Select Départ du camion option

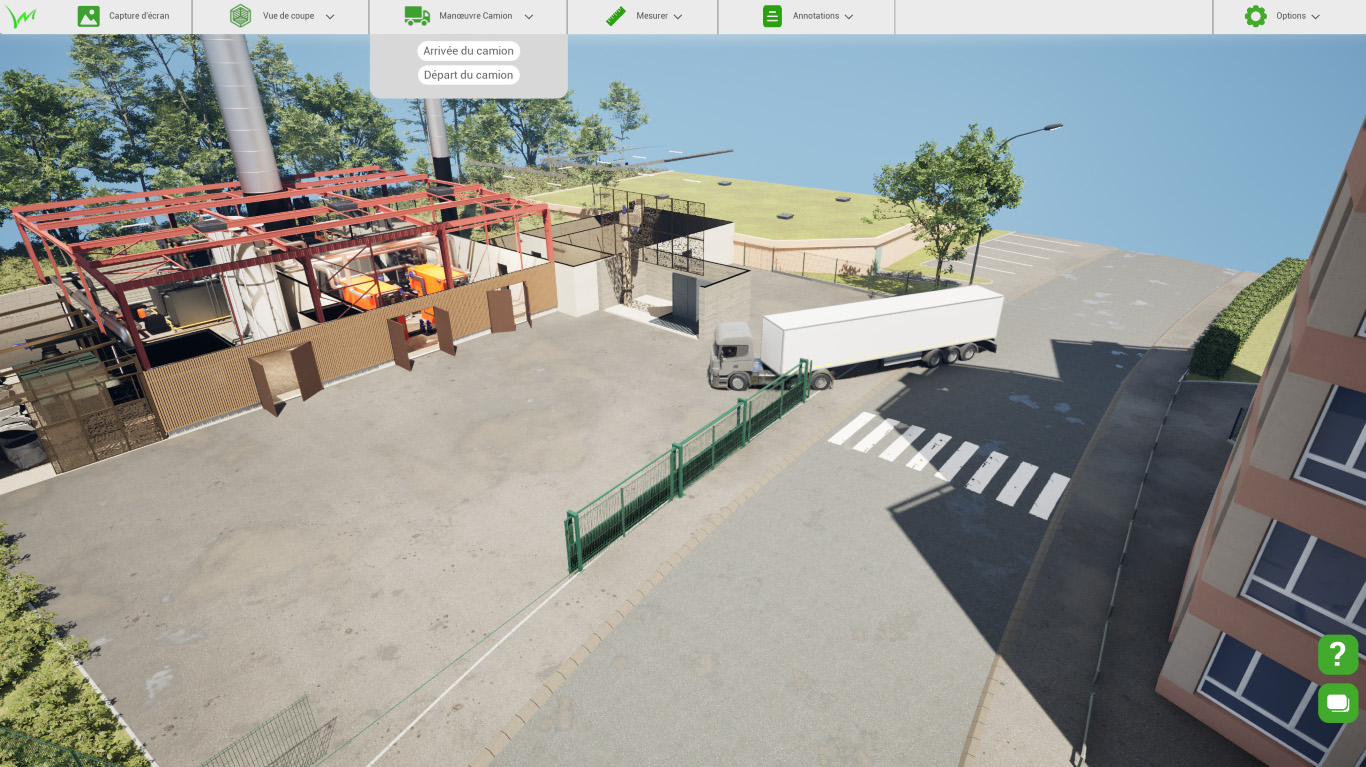468,75
